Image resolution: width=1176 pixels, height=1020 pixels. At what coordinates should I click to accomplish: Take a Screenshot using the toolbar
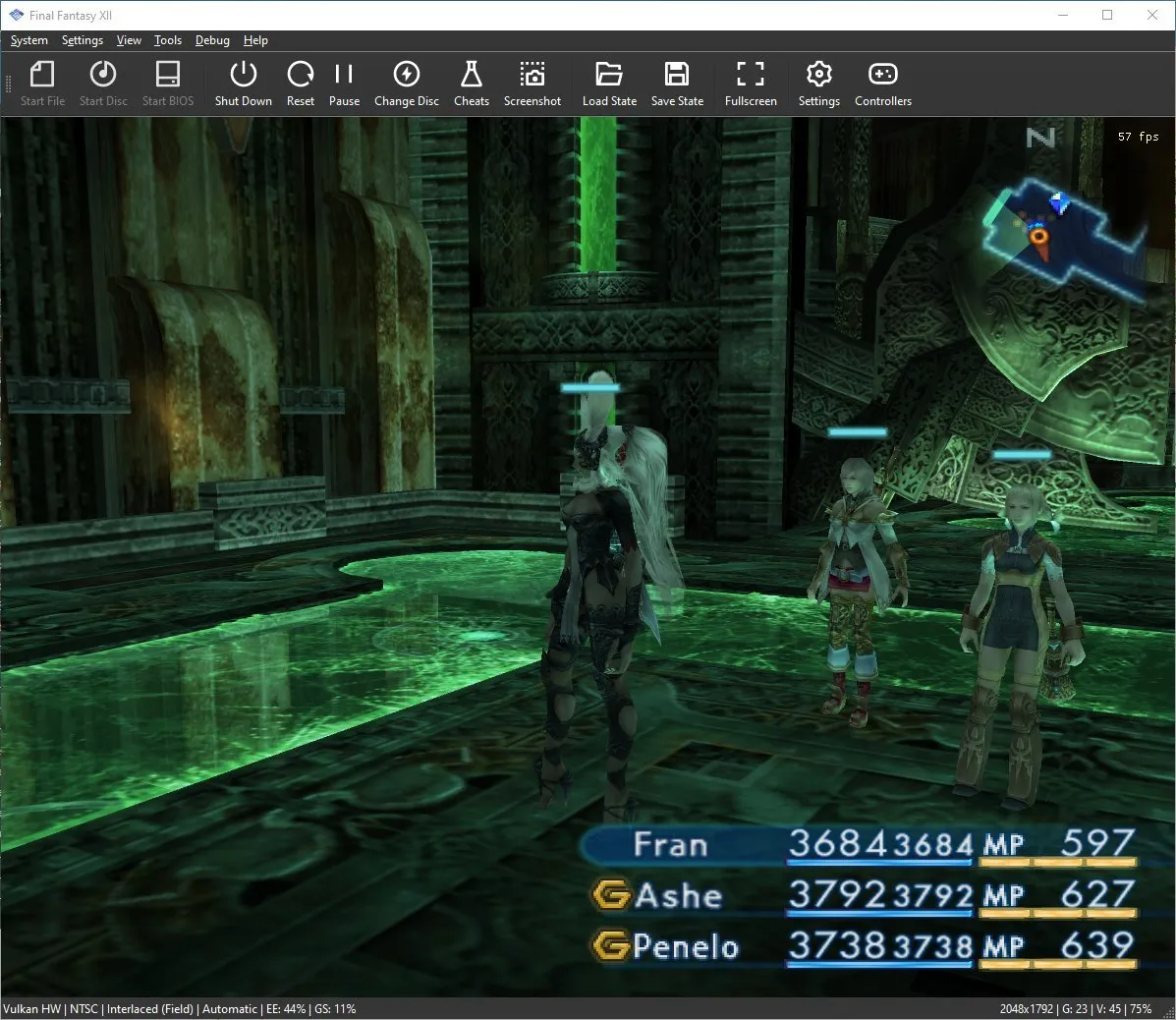(x=532, y=84)
